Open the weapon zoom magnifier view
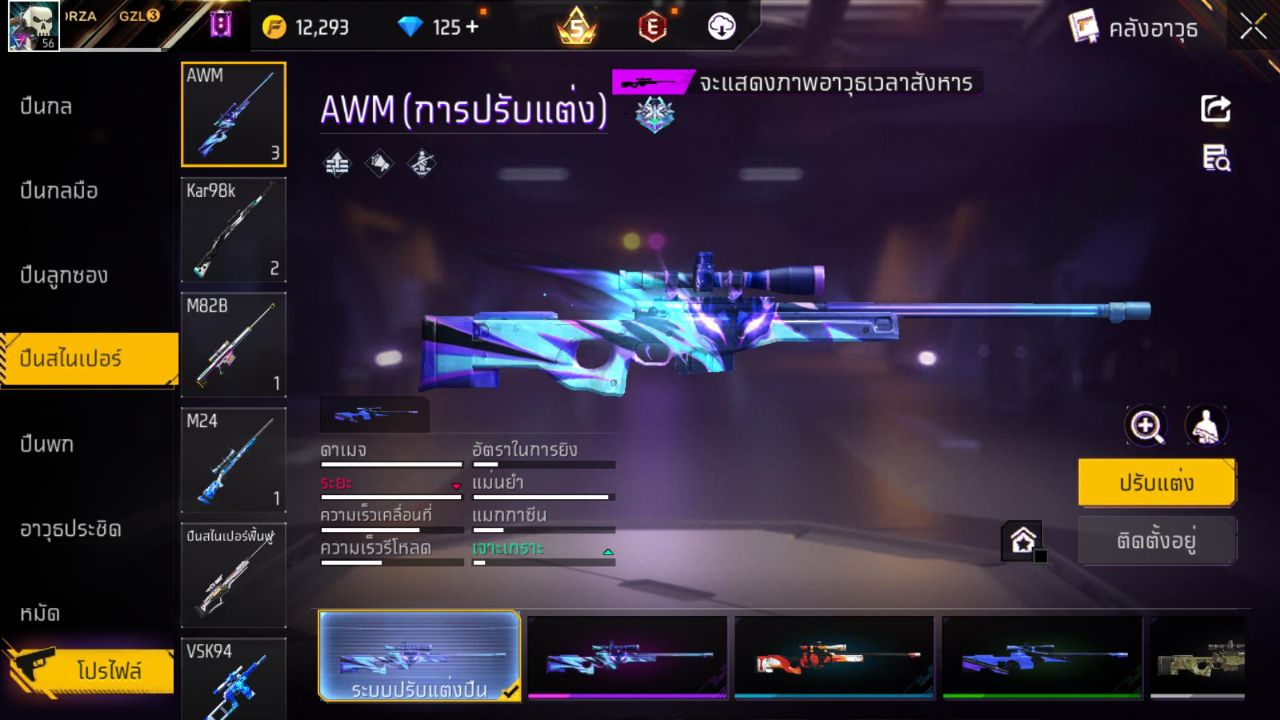Image resolution: width=1280 pixels, height=720 pixels. 1146,425
